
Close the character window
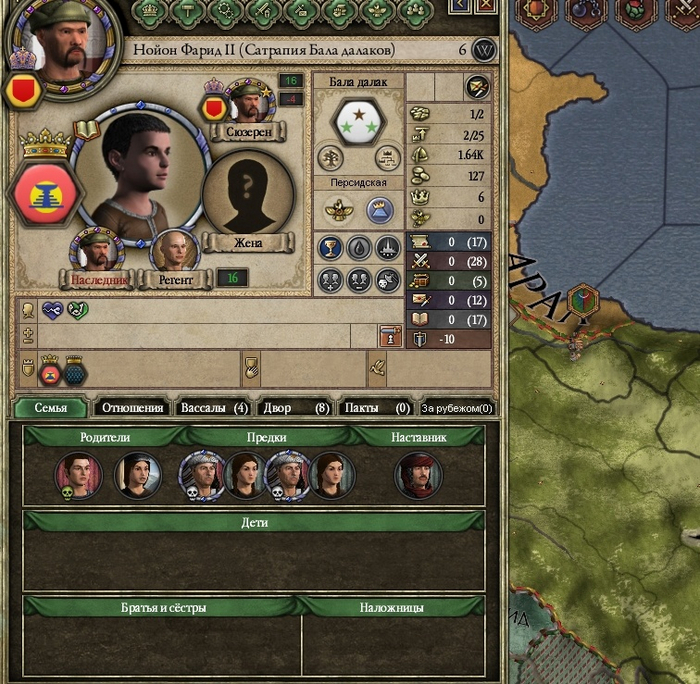pyautogui.click(x=486, y=6)
